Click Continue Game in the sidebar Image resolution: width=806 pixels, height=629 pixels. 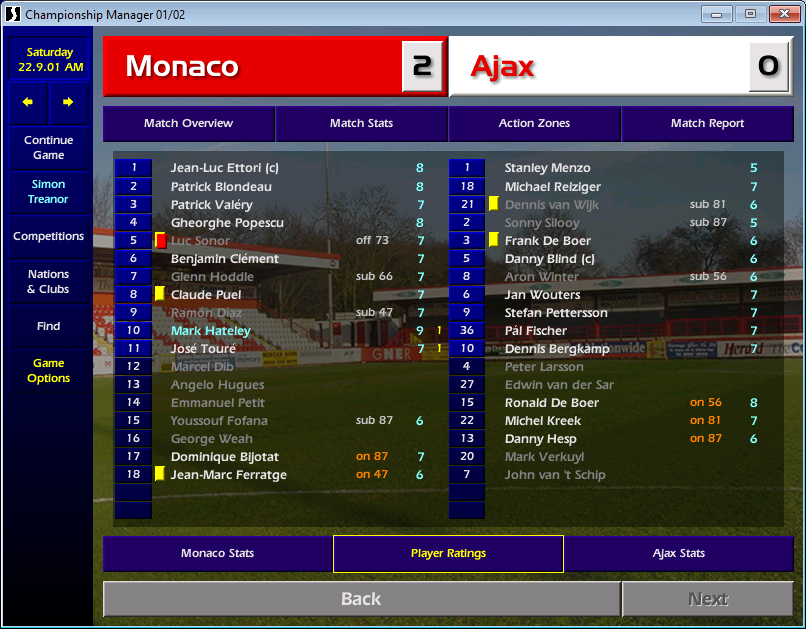[x=48, y=148]
